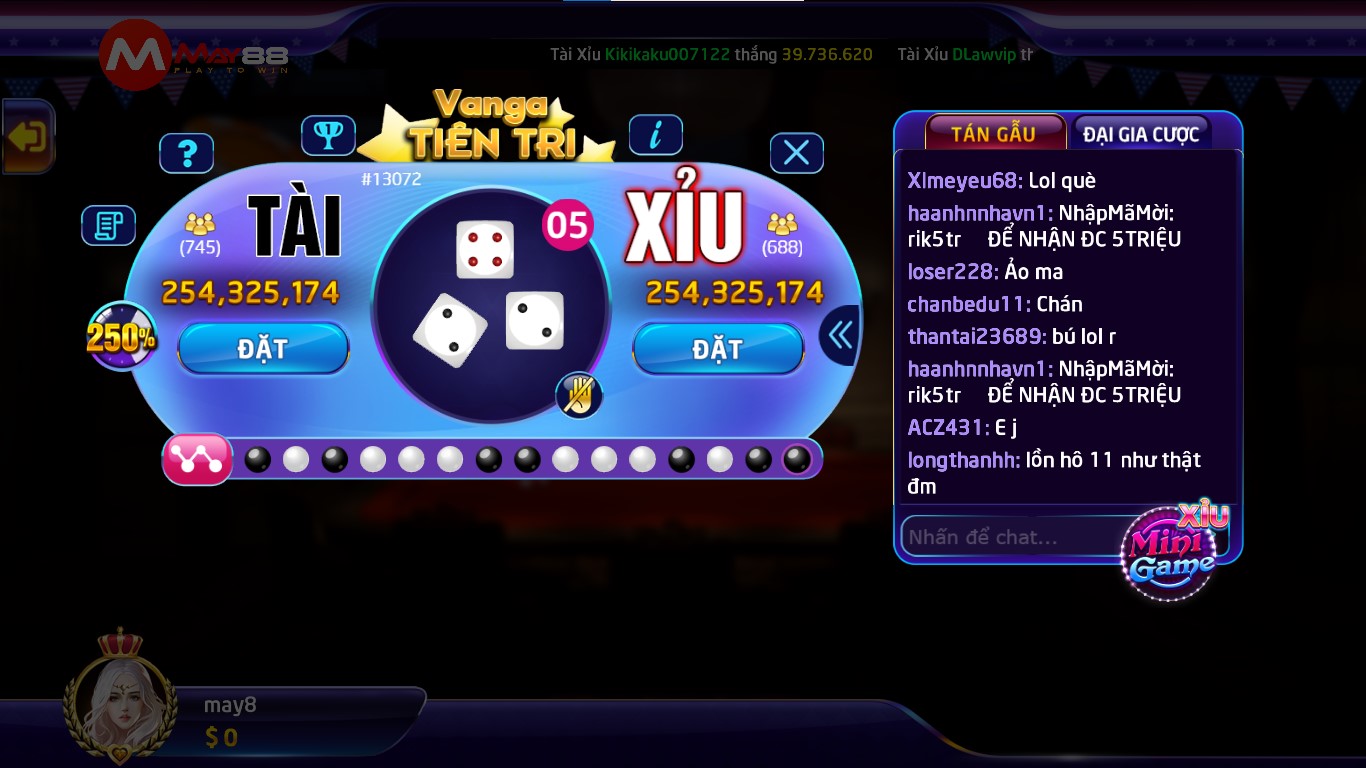Open the betting history scroll icon
Screen dimensions: 1366x768
[108, 225]
